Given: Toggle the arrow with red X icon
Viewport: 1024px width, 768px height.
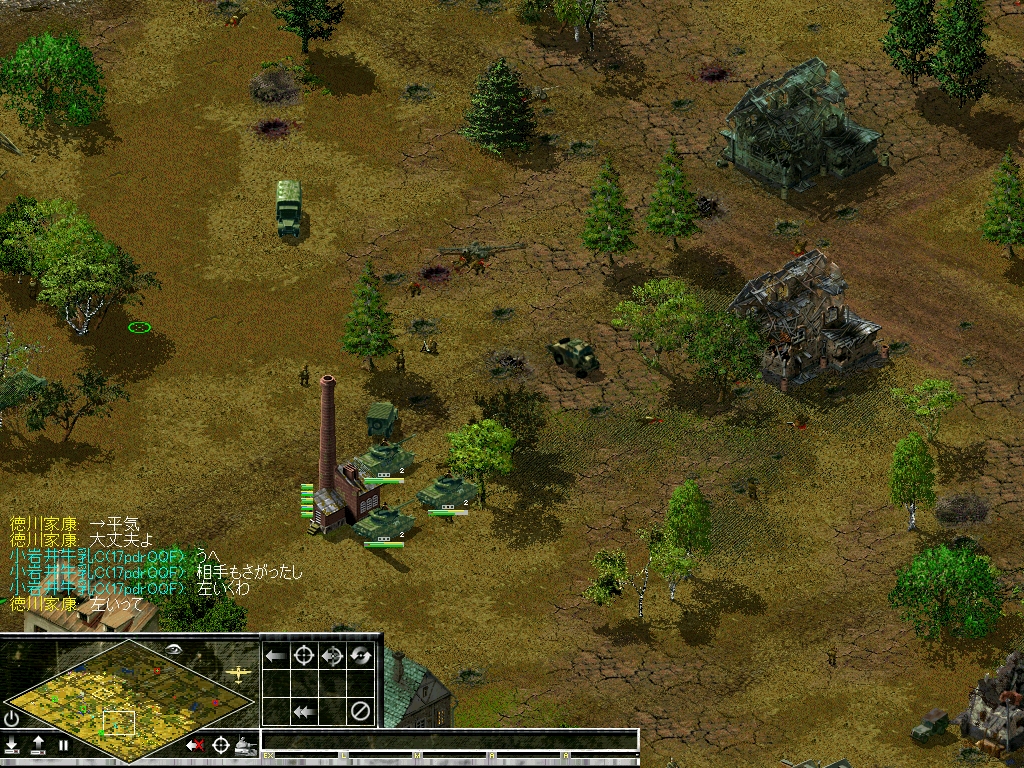Looking at the screenshot, I should coord(195,745).
